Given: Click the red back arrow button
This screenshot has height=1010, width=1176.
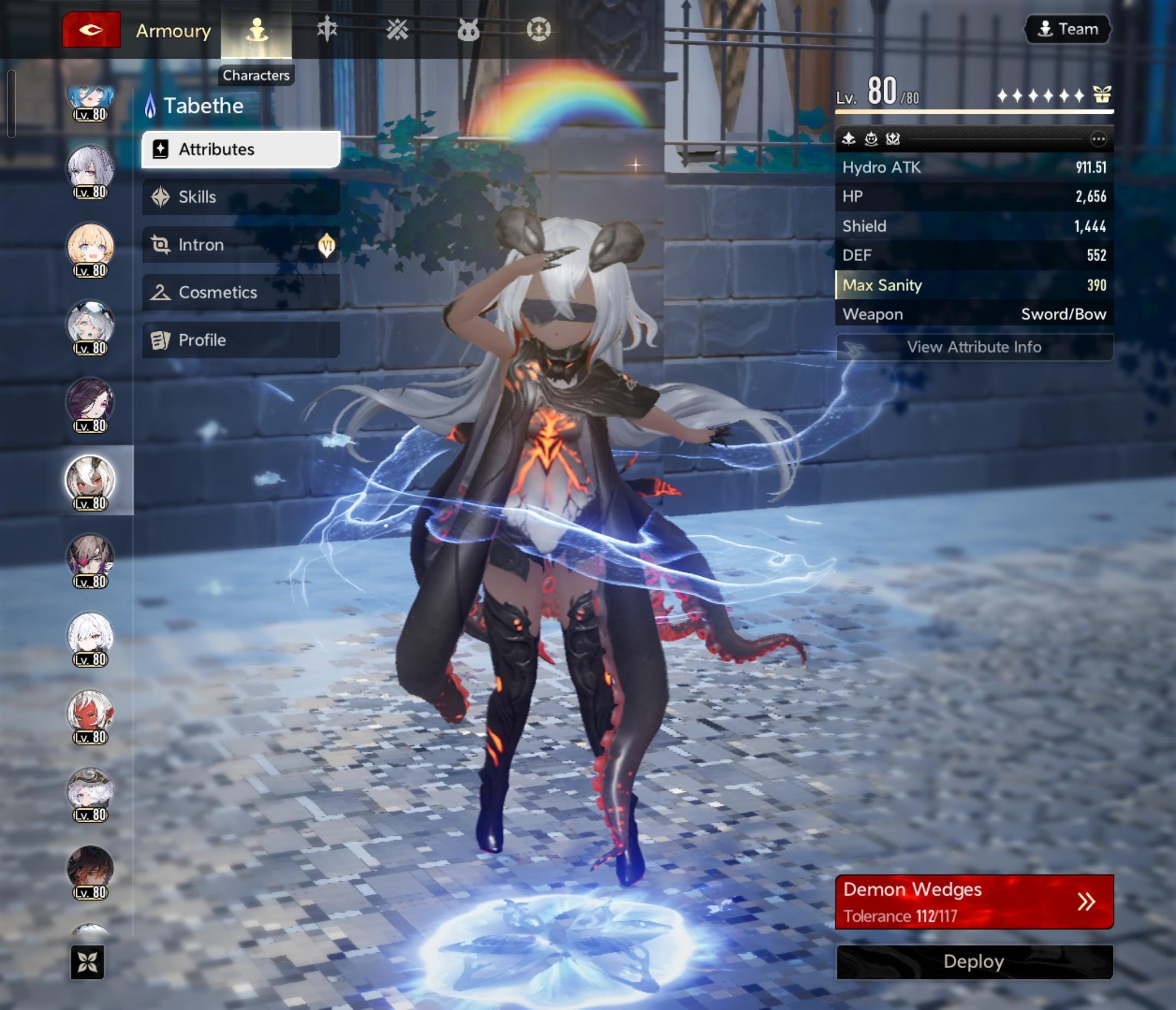Looking at the screenshot, I should (91, 29).
